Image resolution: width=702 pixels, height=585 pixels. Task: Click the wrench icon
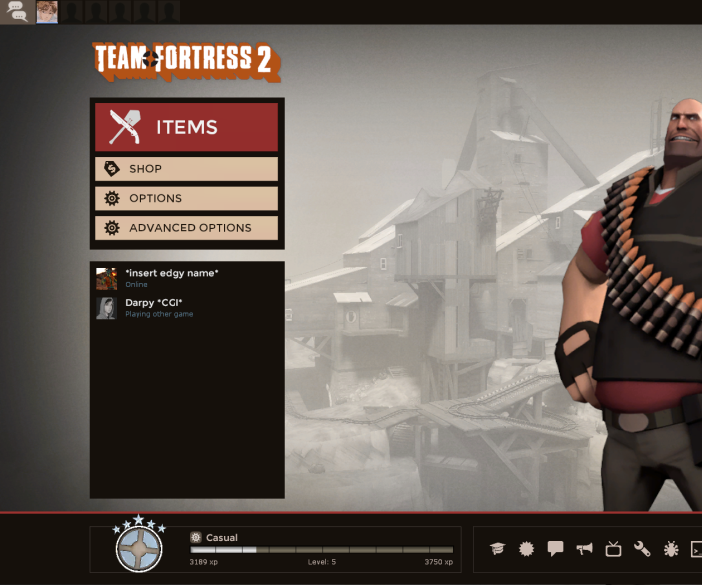(642, 549)
